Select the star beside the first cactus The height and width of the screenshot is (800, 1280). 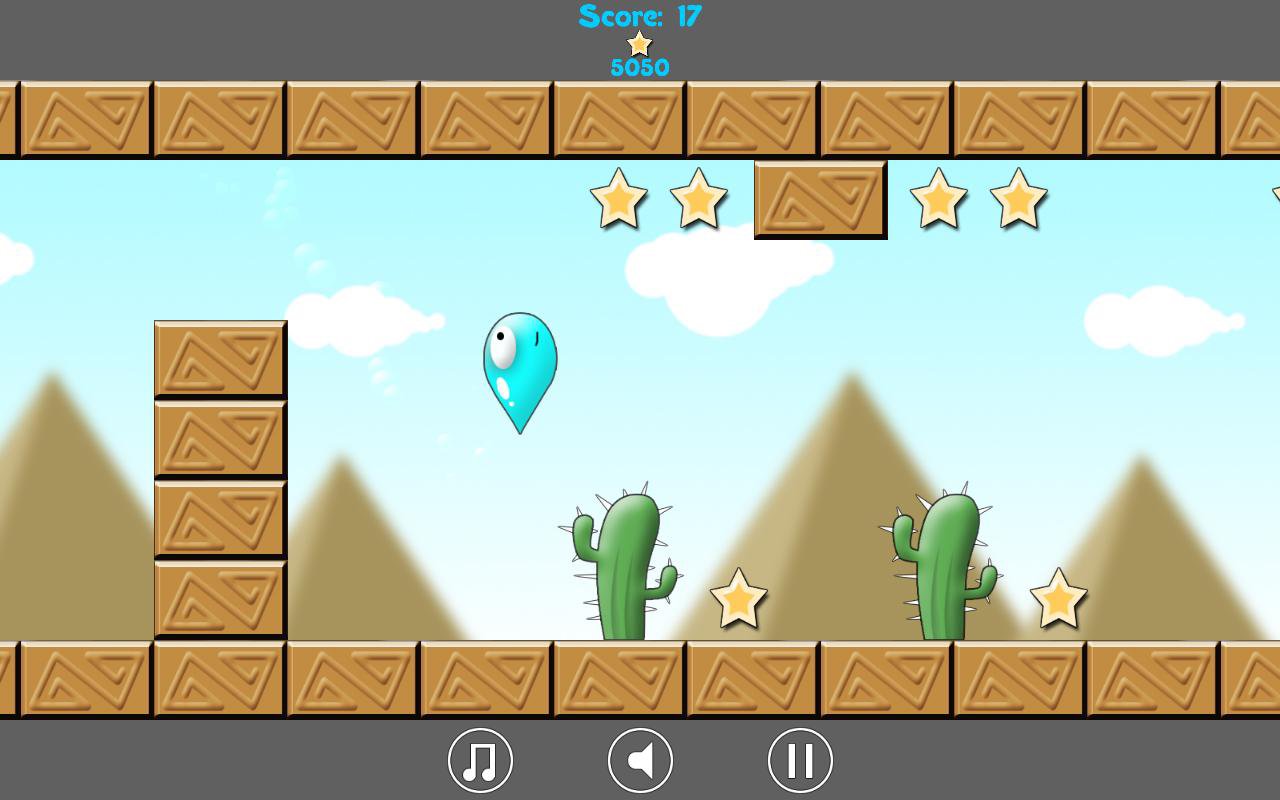point(740,600)
